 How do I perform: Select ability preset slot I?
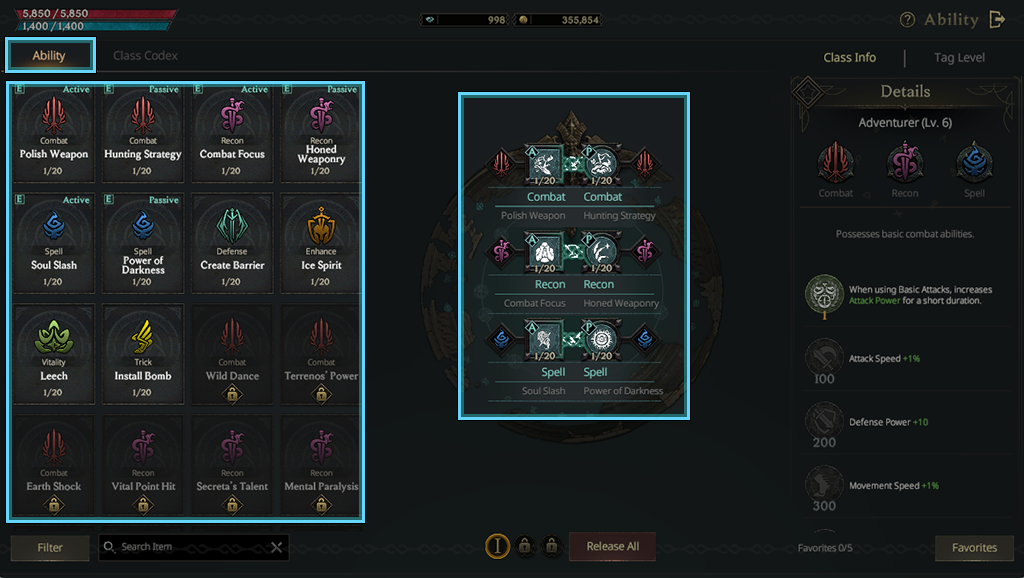(497, 546)
